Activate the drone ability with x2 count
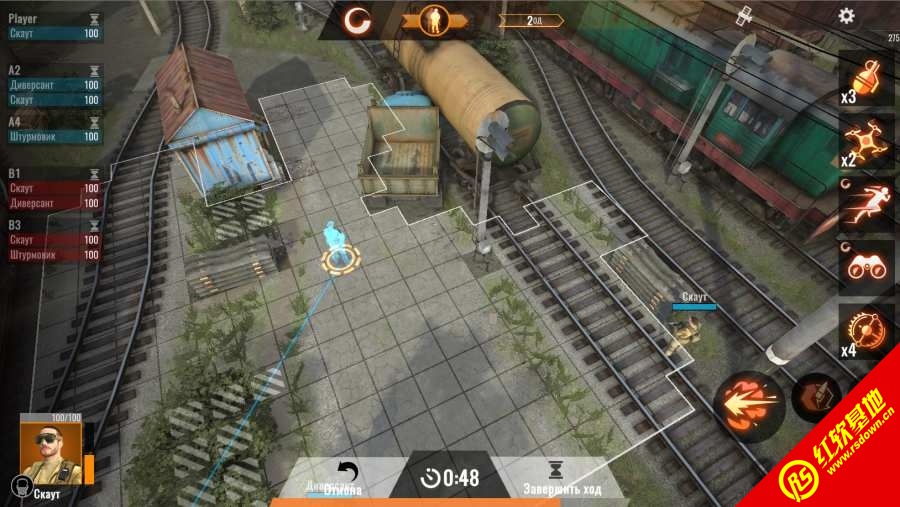The width and height of the screenshot is (900, 507). click(864, 141)
